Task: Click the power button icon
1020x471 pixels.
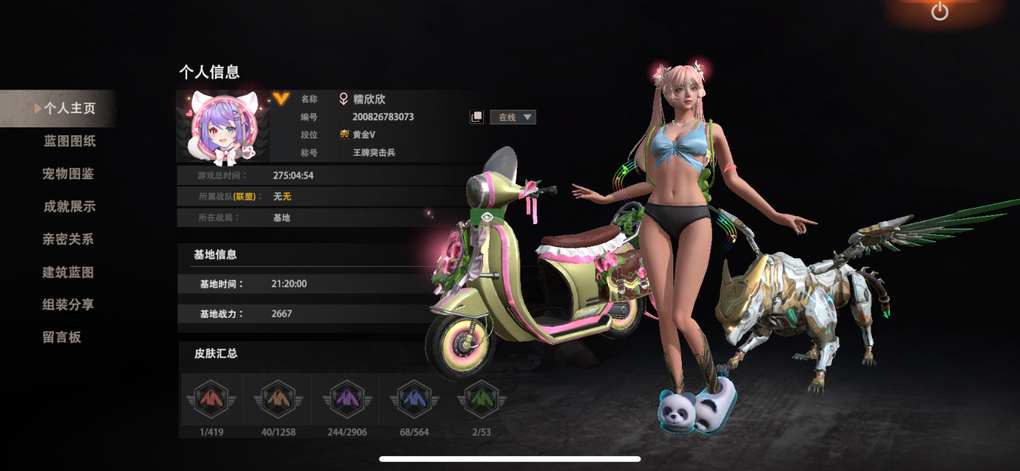Action: 939,12
